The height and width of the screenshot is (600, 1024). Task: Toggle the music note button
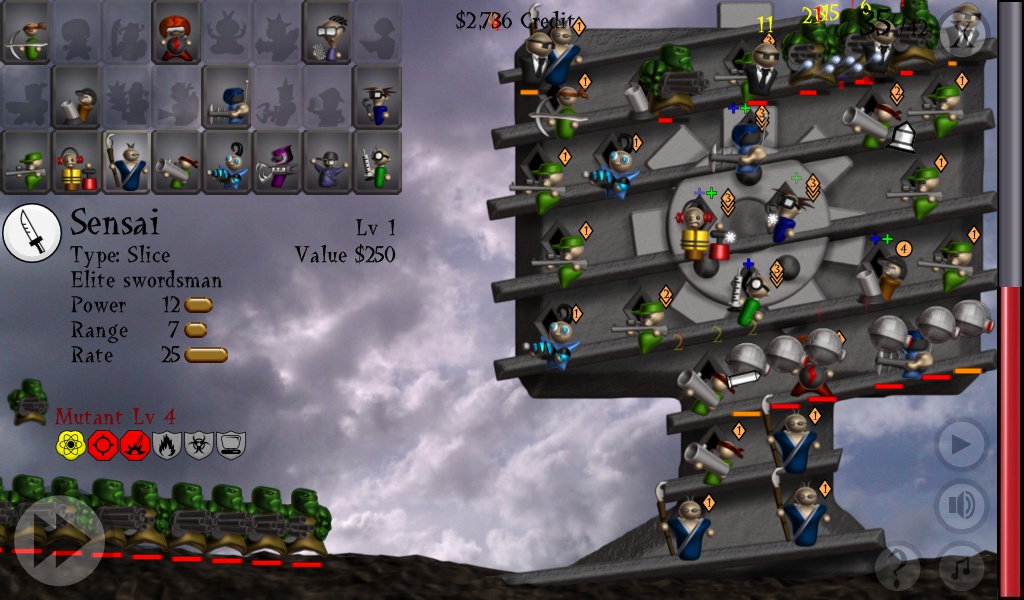click(x=961, y=567)
